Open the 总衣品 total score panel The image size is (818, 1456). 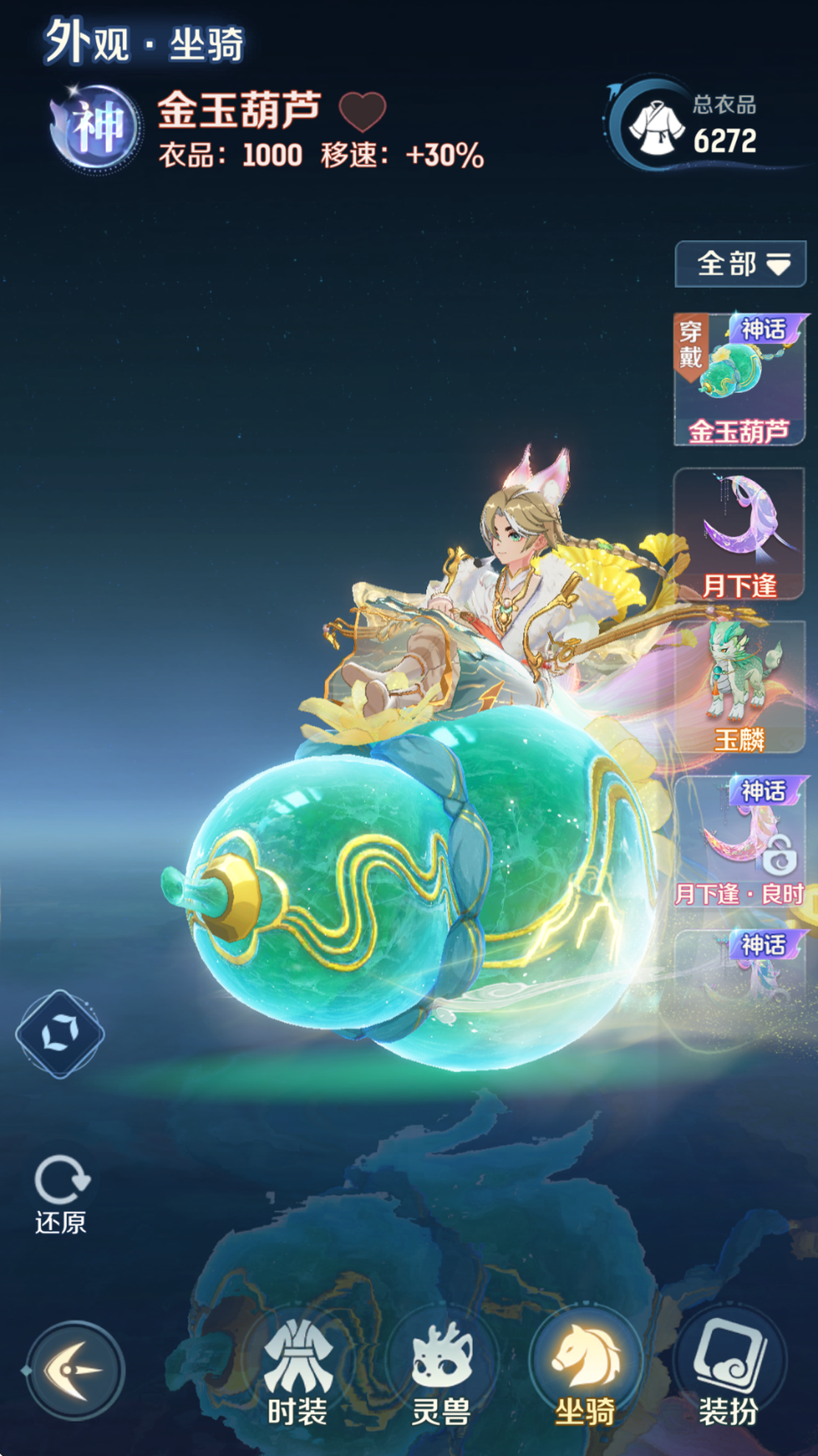click(x=693, y=125)
